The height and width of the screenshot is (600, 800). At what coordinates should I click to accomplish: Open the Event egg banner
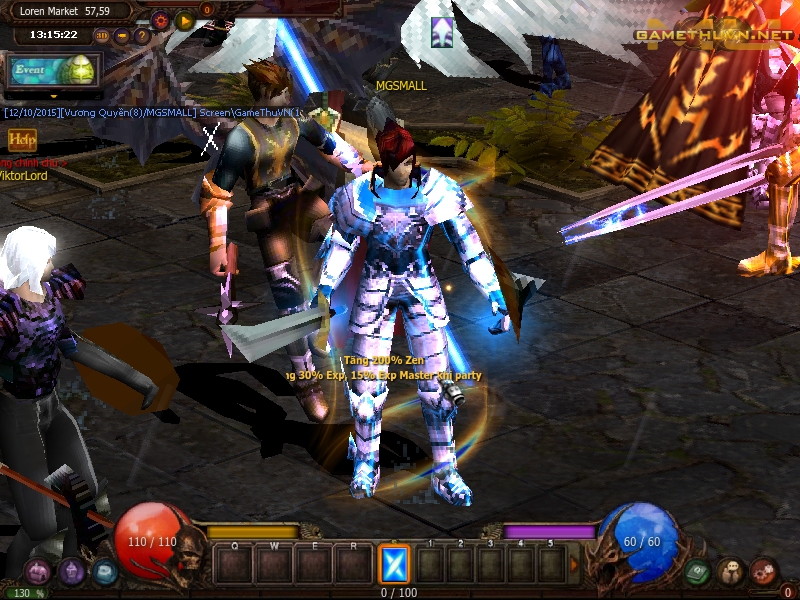point(53,70)
